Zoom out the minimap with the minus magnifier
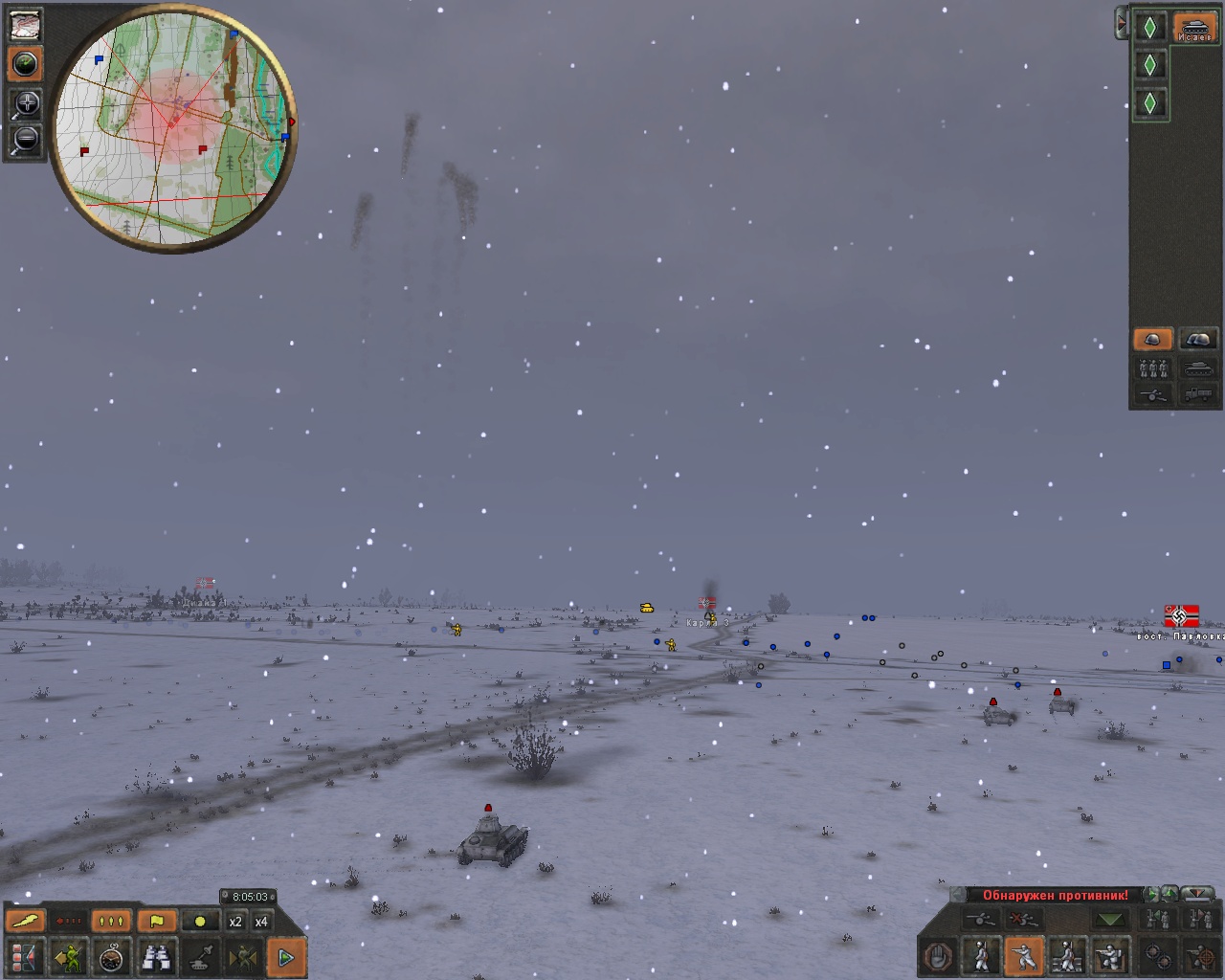The height and width of the screenshot is (980, 1225). [25, 140]
